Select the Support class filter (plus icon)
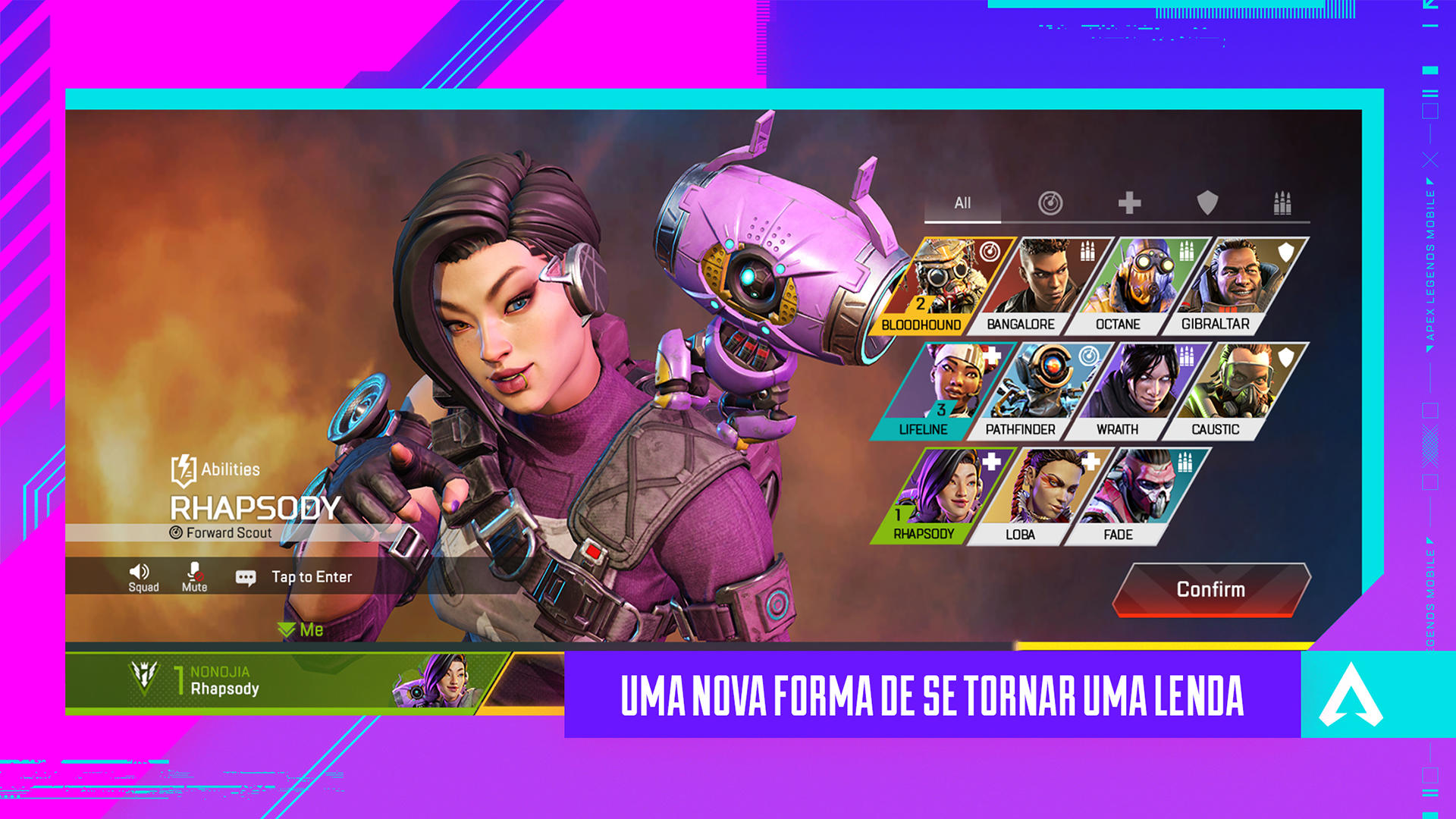The image size is (1456, 819). pyautogui.click(x=1130, y=202)
